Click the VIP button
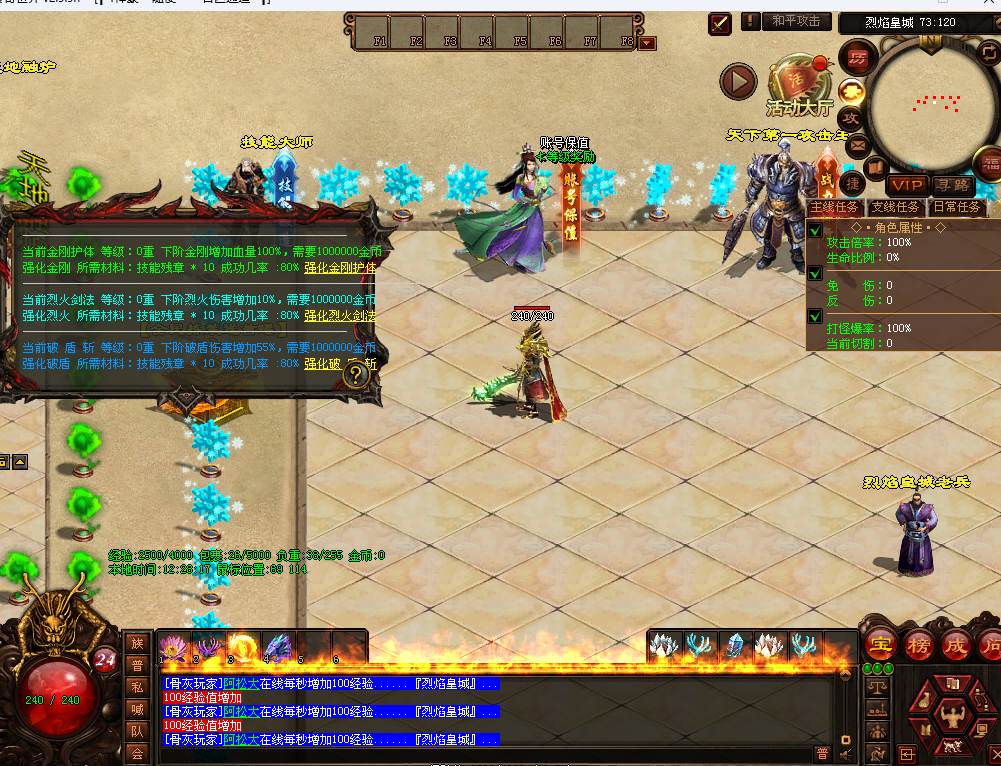The image size is (1001, 766). pos(907,185)
